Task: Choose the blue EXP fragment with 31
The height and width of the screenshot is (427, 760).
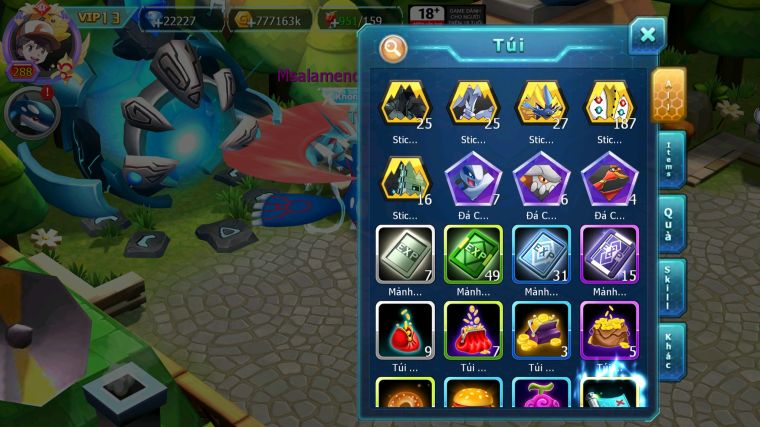Action: 541,253
